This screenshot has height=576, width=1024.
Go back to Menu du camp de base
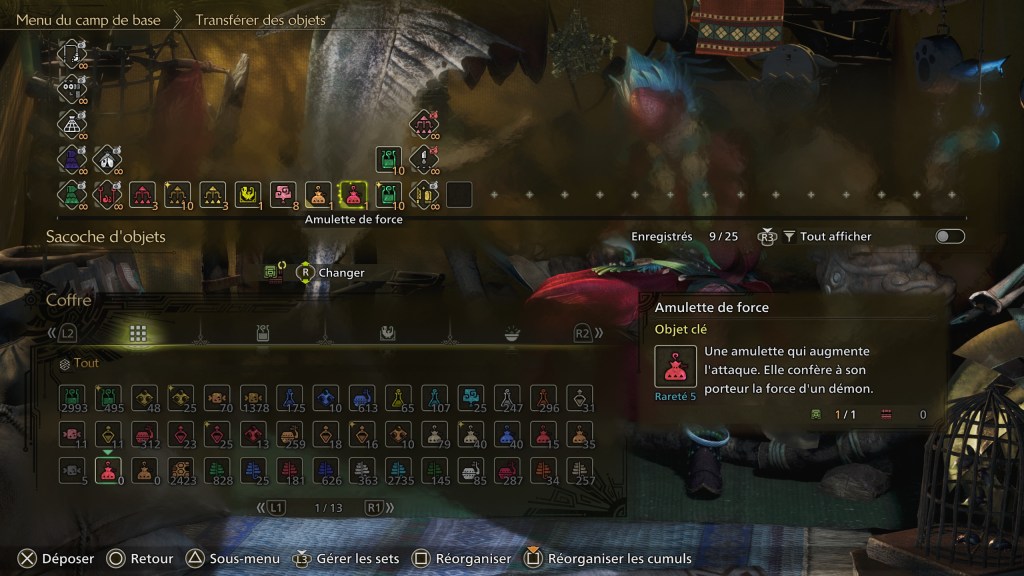tap(88, 19)
